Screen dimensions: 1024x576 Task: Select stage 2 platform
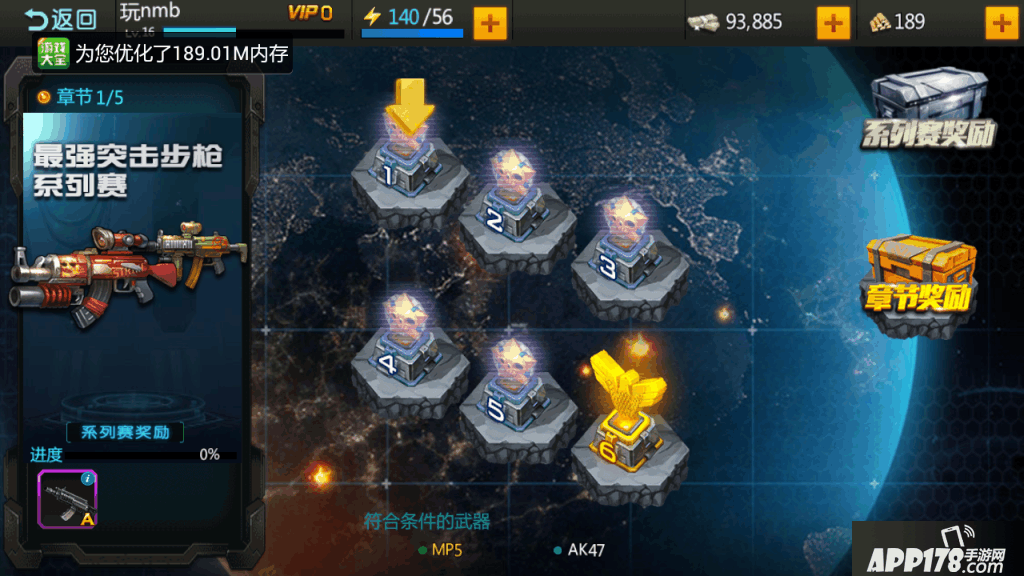(516, 213)
